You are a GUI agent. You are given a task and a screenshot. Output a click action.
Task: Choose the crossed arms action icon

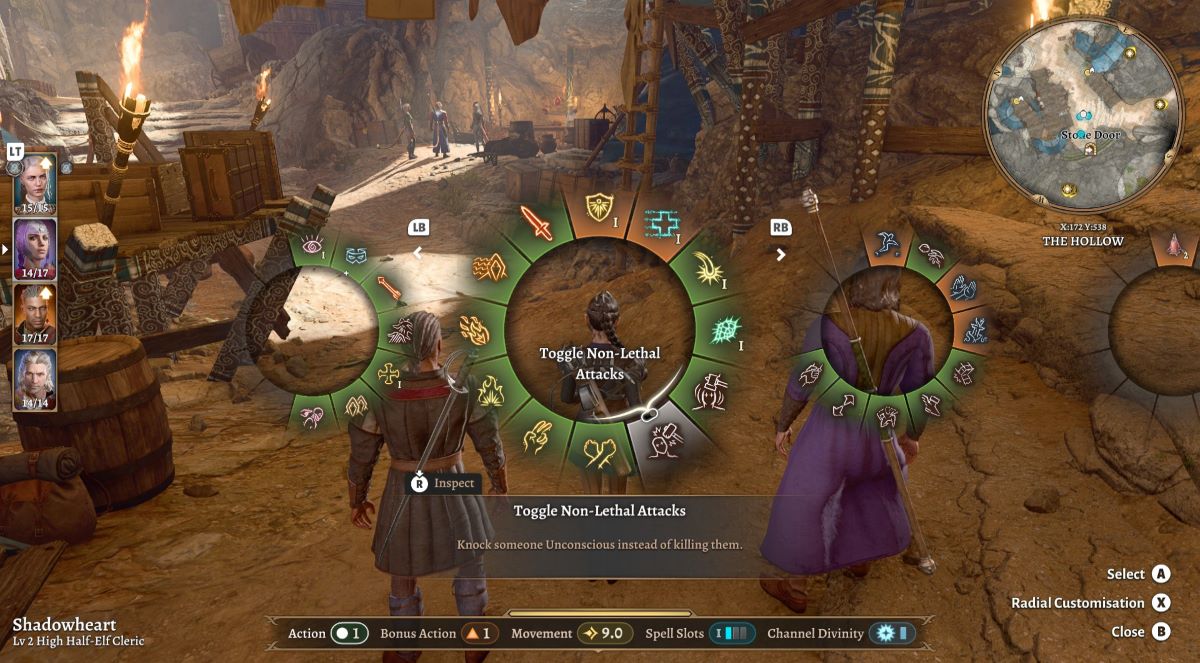click(x=600, y=452)
